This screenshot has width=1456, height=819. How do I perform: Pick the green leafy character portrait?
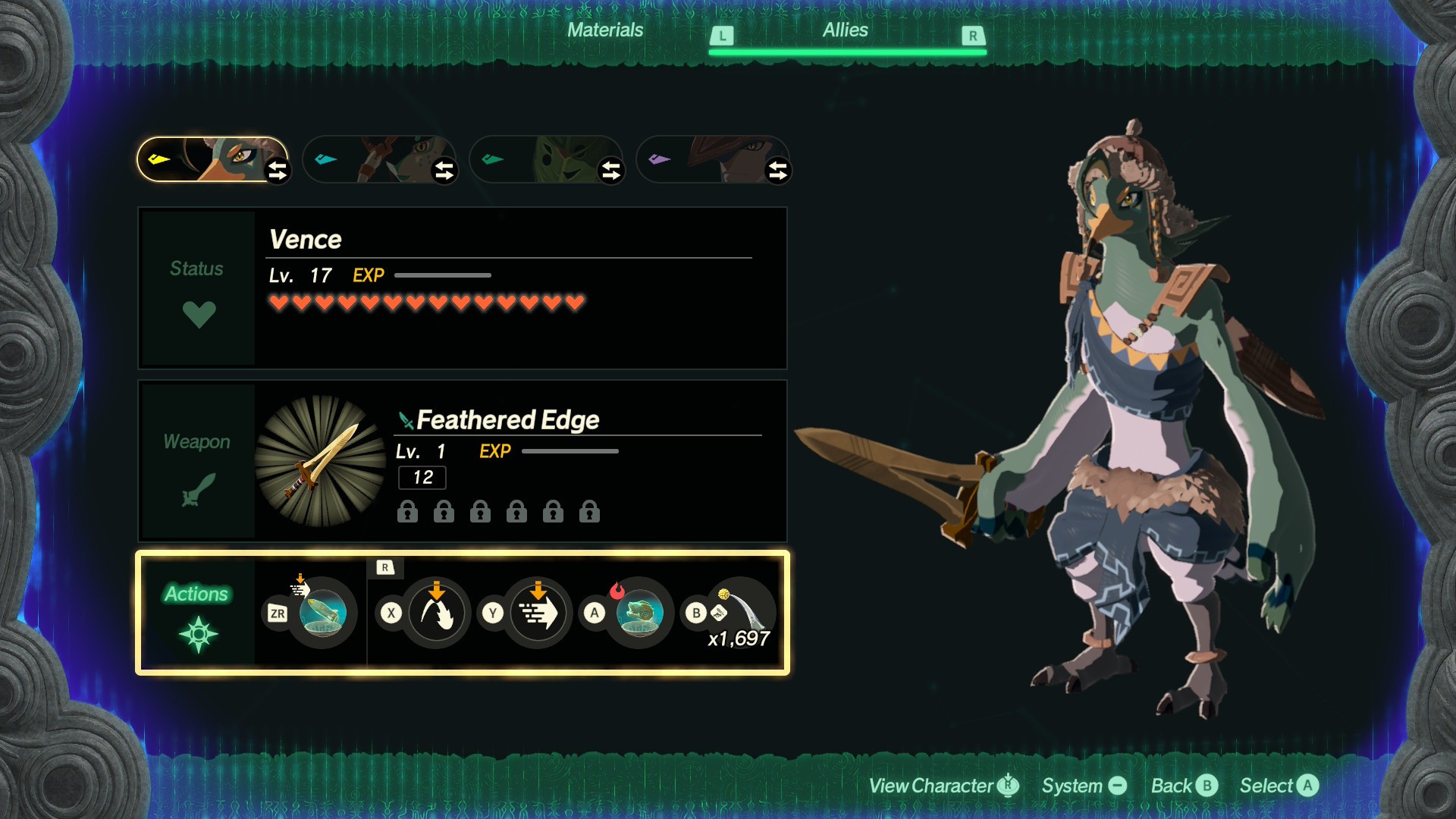pyautogui.click(x=546, y=159)
